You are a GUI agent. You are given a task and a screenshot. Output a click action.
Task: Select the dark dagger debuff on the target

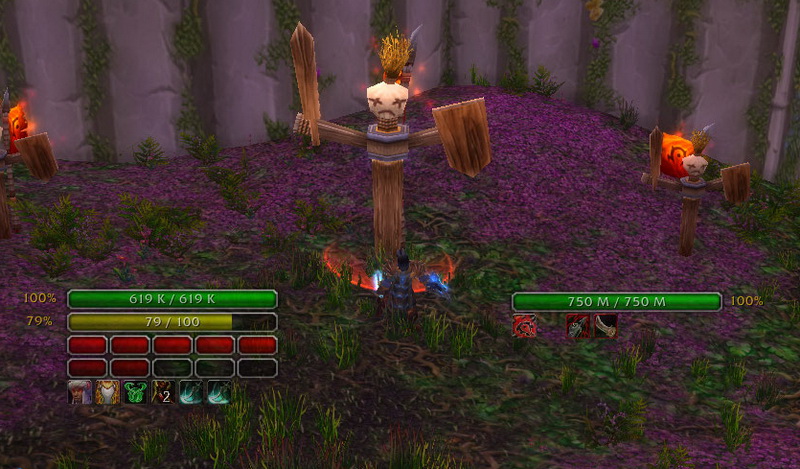tap(578, 326)
